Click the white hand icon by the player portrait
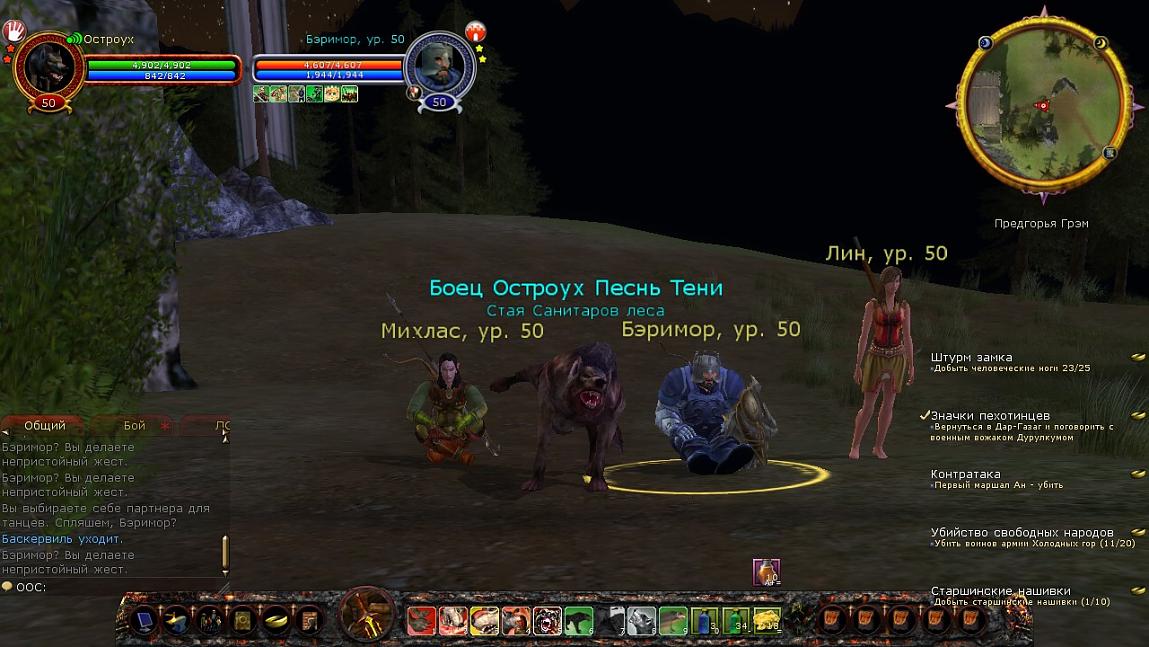The height and width of the screenshot is (647, 1149). (16, 31)
